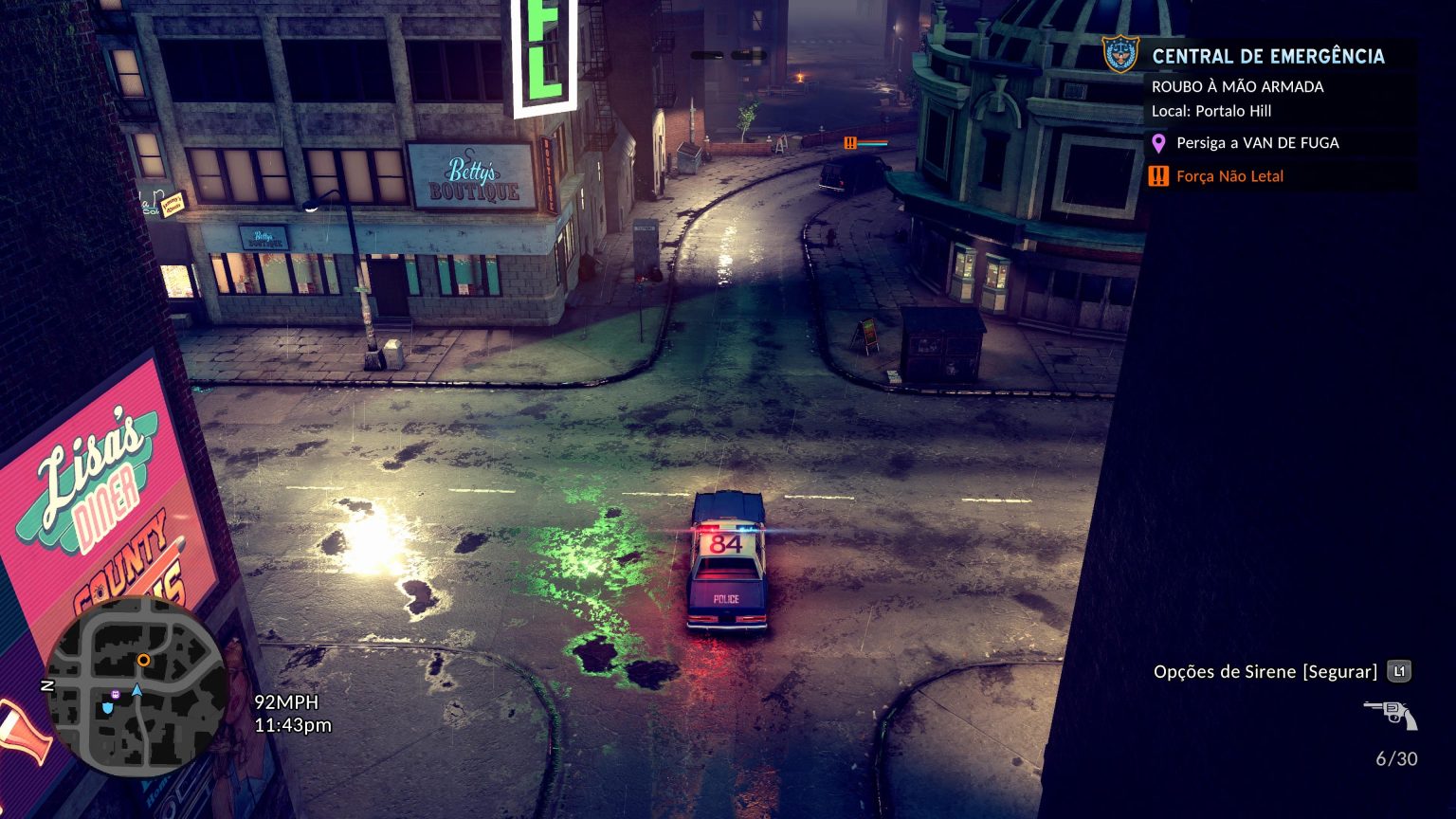
Task: Select the player arrow marker on the minimap
Action: coord(136,690)
